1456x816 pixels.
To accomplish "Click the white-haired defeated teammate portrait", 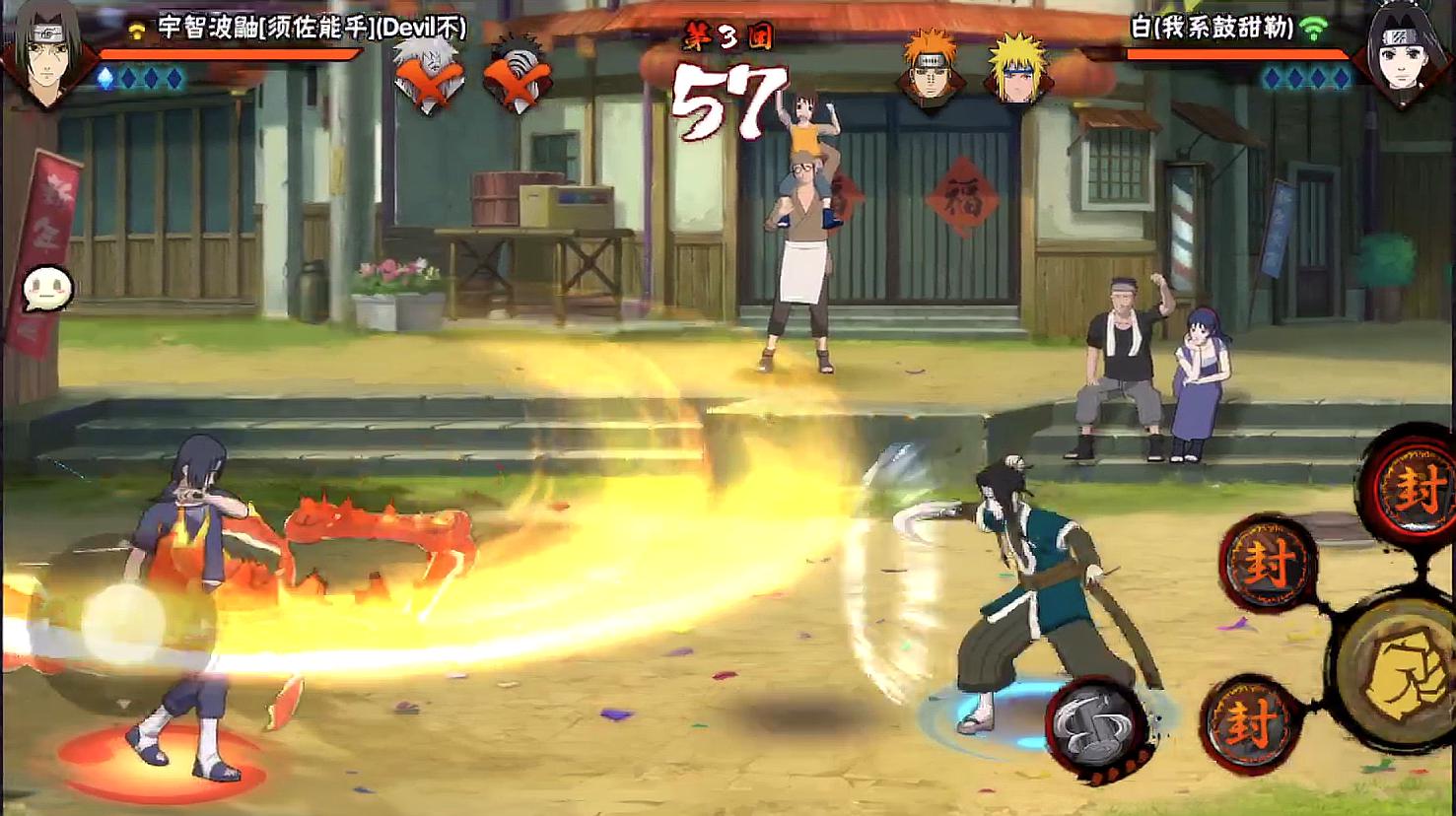I will [x=429, y=75].
